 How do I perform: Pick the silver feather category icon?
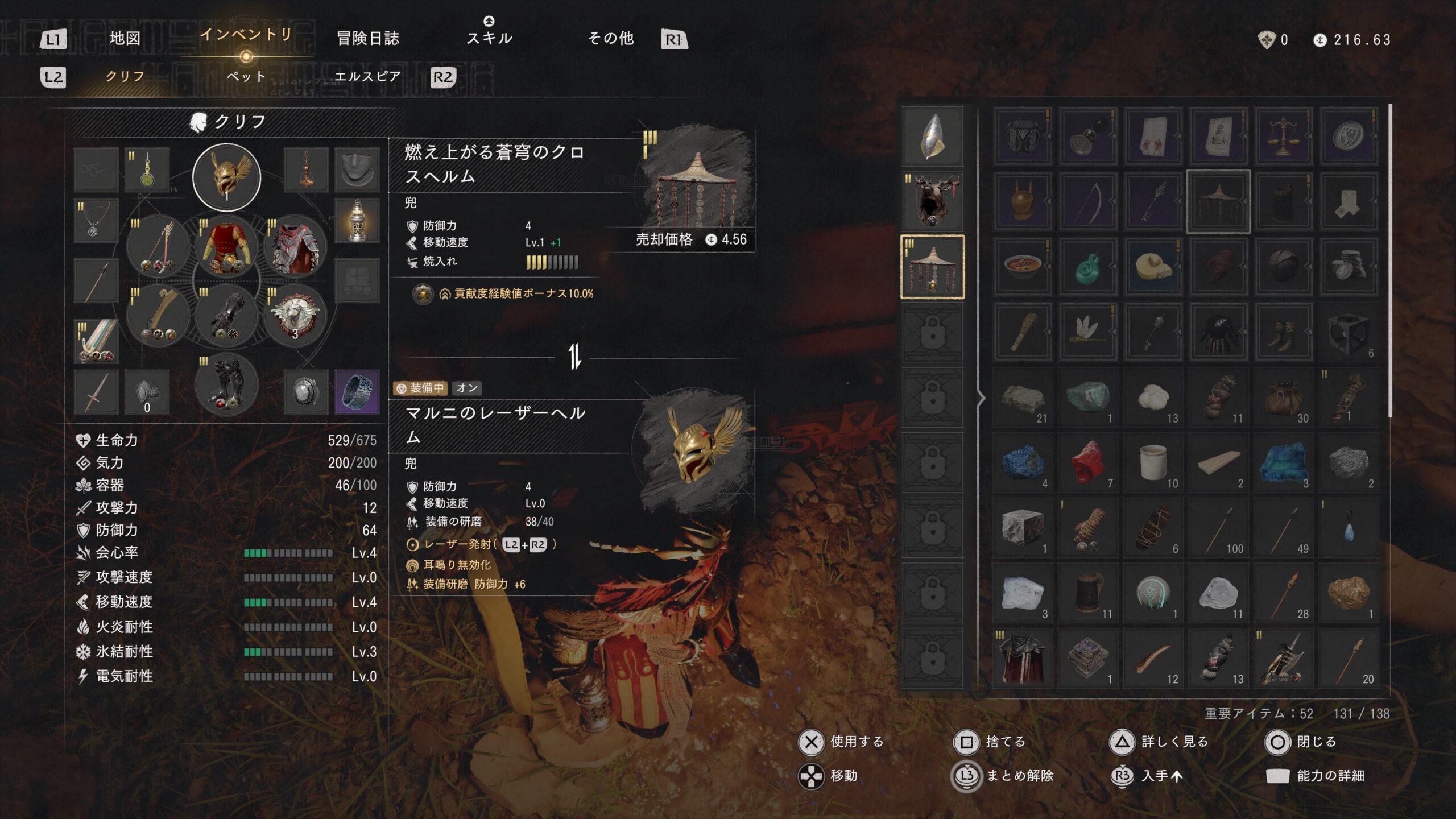click(933, 136)
